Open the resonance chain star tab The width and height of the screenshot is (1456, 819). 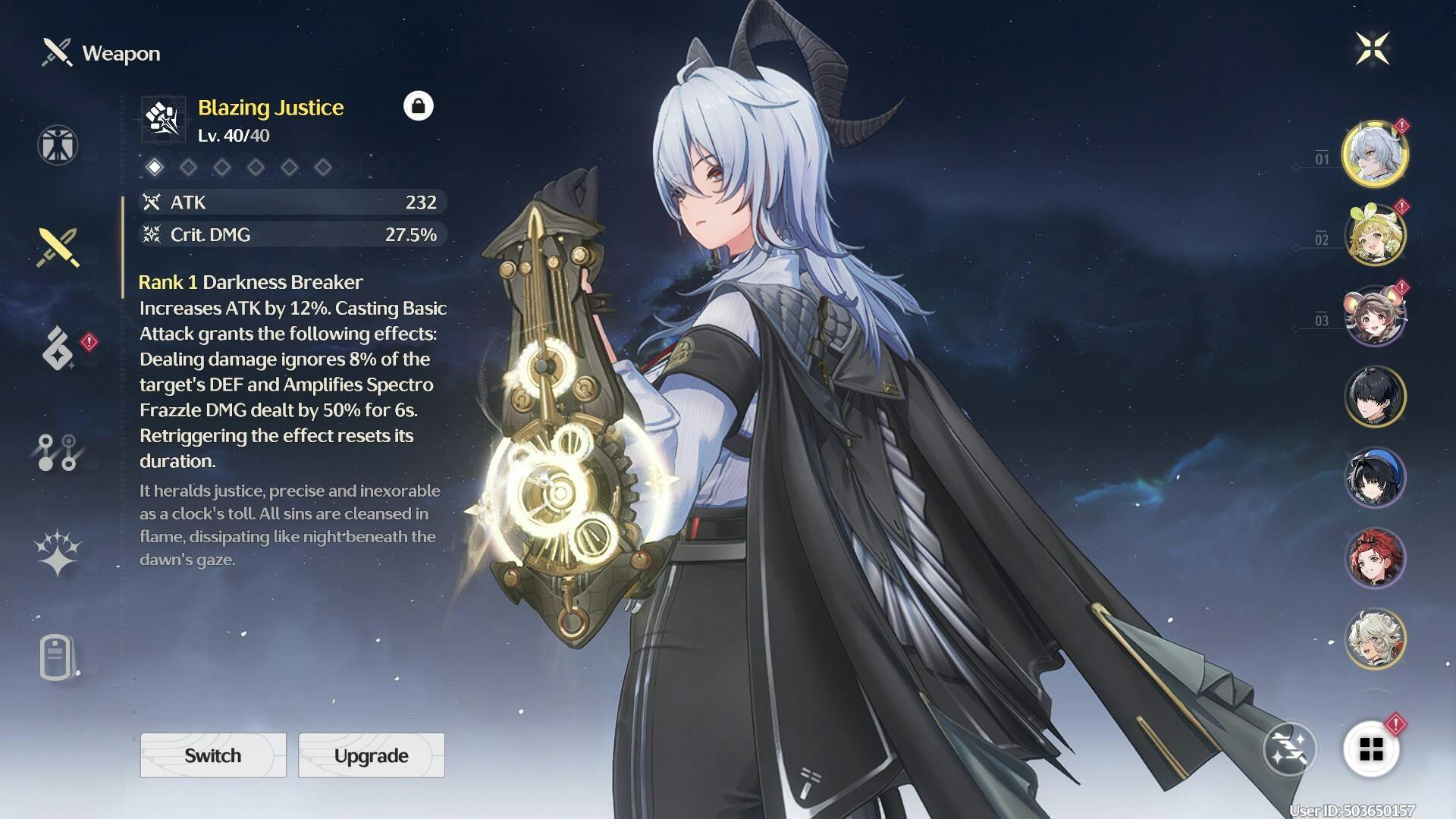coord(58,552)
